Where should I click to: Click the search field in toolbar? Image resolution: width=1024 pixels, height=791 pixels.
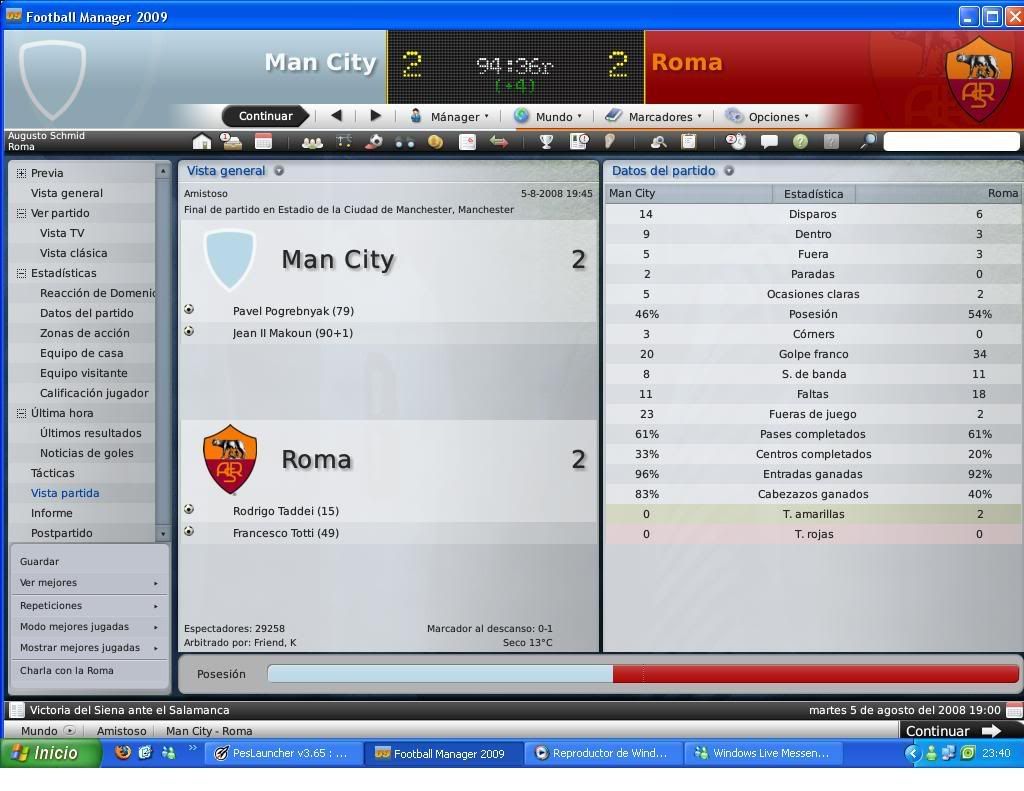click(950, 142)
